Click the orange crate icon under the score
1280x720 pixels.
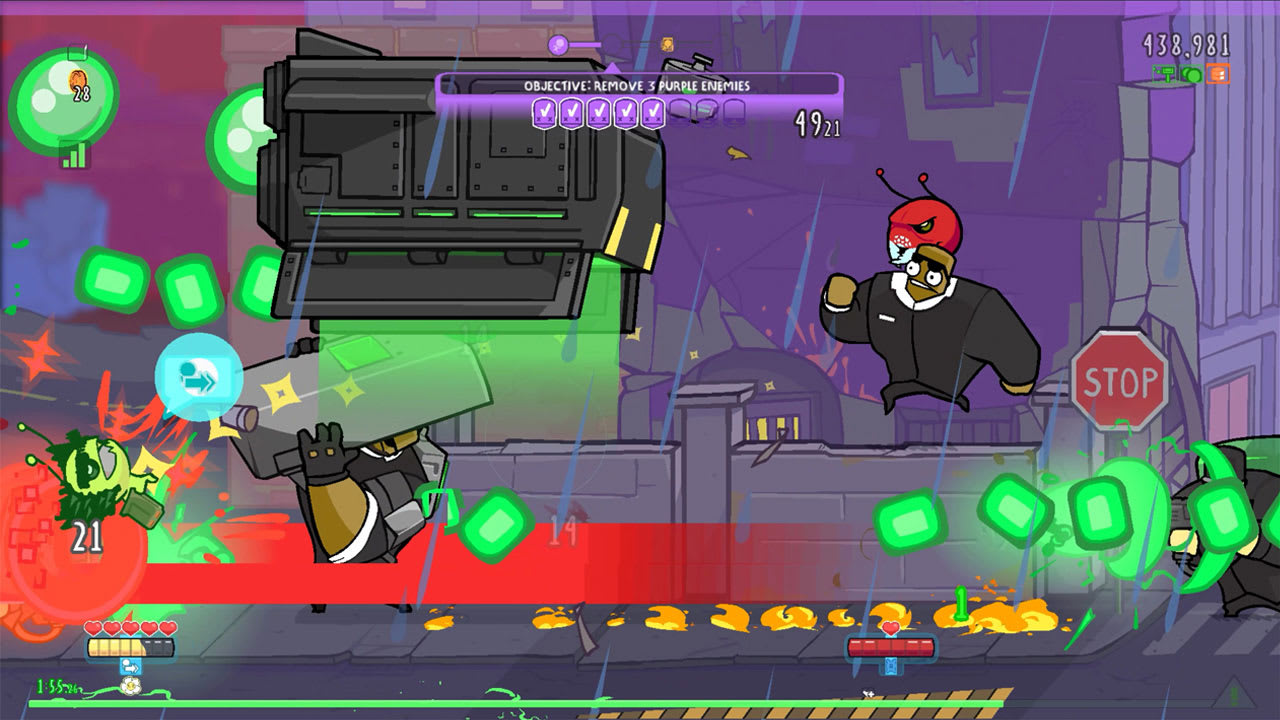point(1217,74)
